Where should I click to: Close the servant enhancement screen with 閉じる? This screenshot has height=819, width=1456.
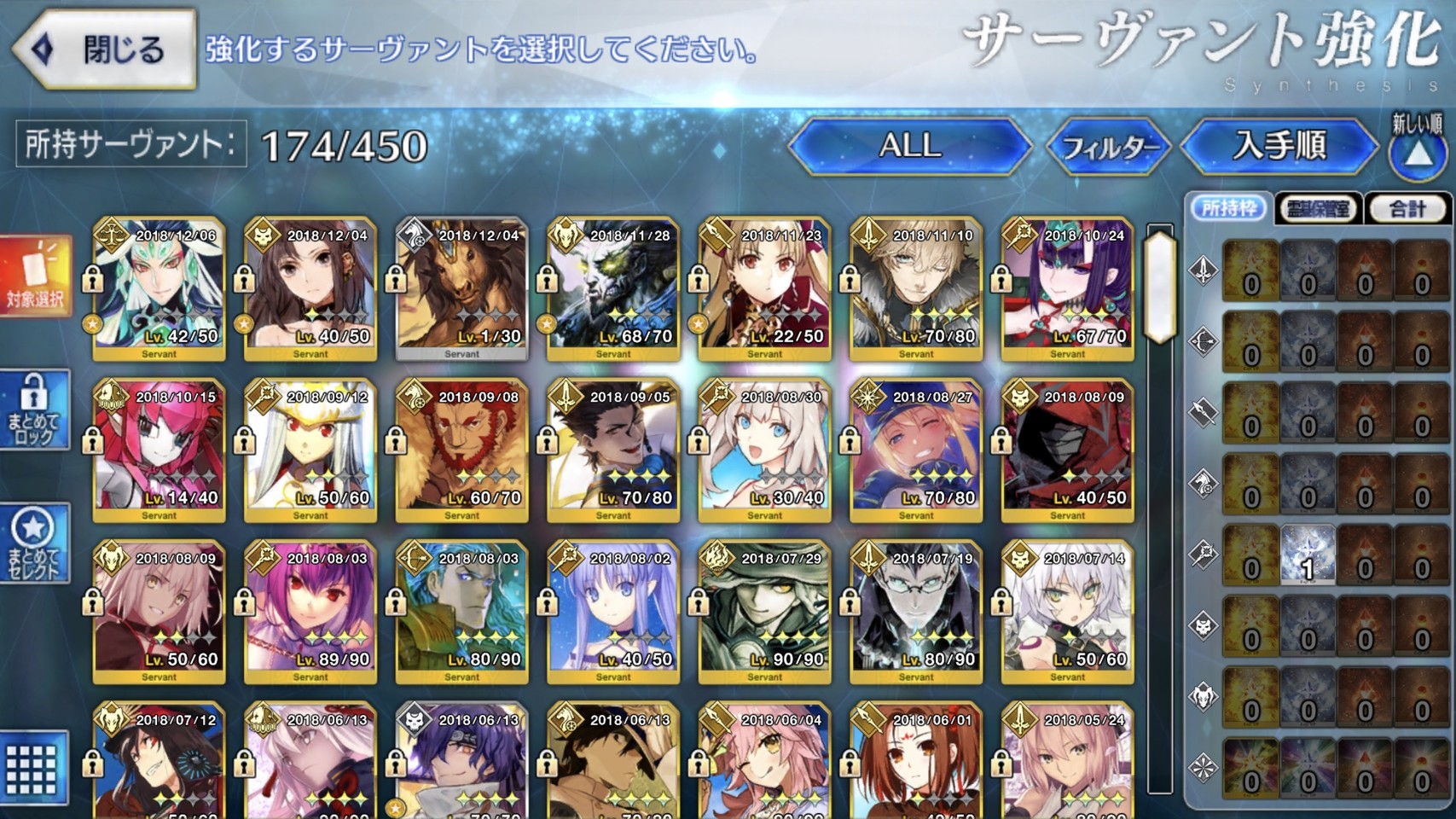point(104,49)
